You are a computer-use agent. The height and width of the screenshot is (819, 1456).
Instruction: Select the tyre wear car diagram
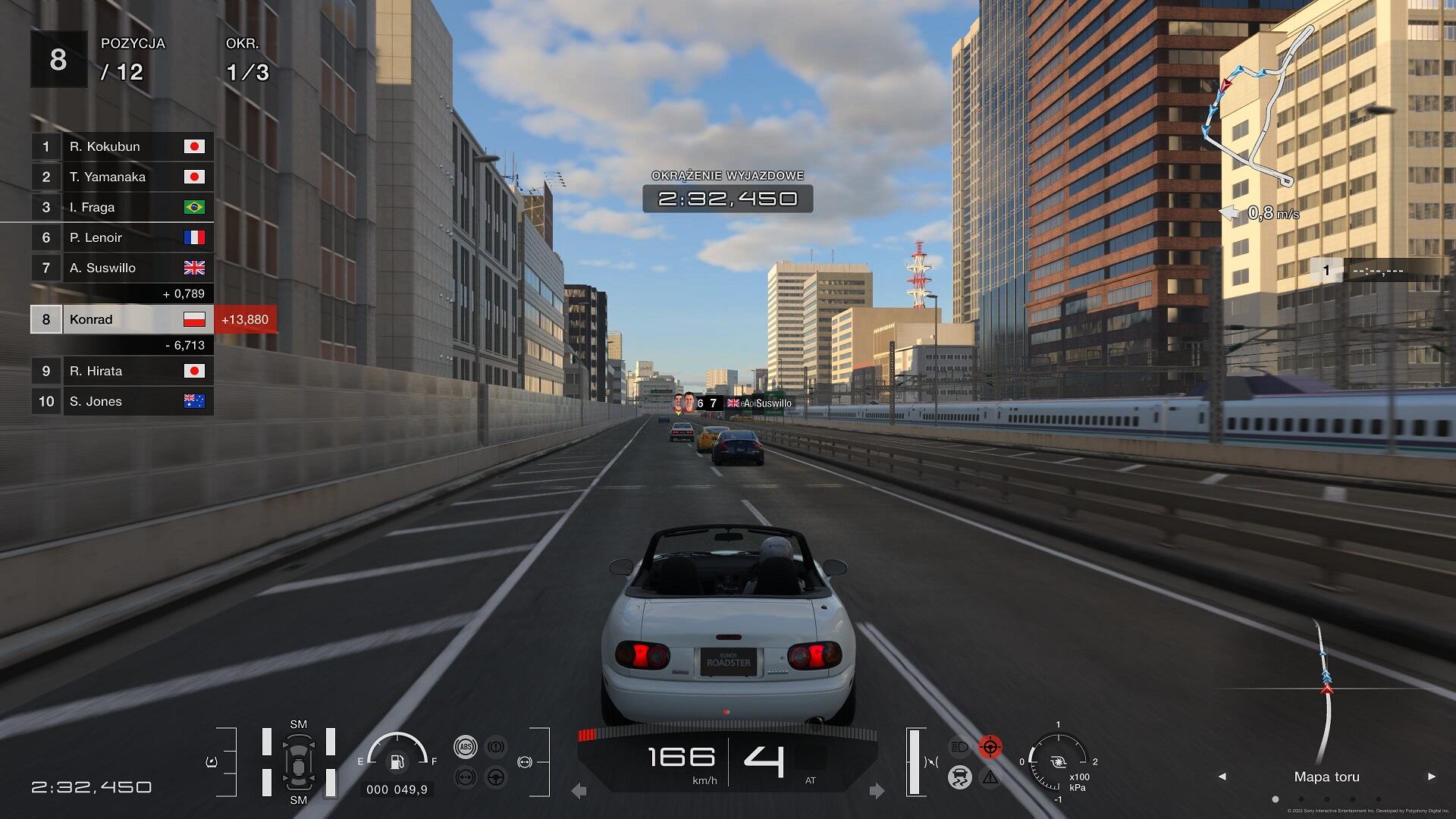click(298, 762)
